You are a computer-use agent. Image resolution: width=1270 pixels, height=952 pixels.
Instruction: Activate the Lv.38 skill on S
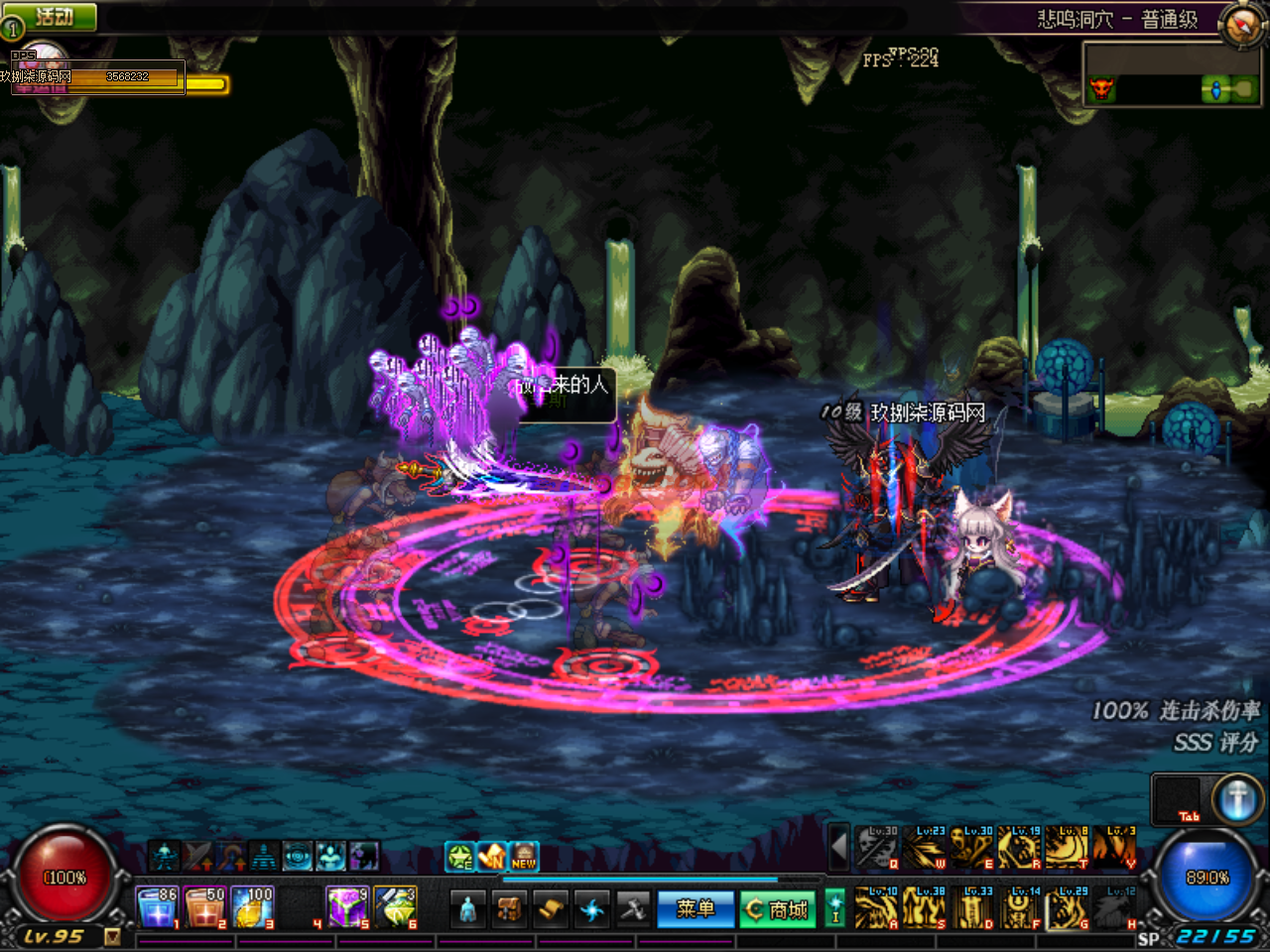(925, 906)
